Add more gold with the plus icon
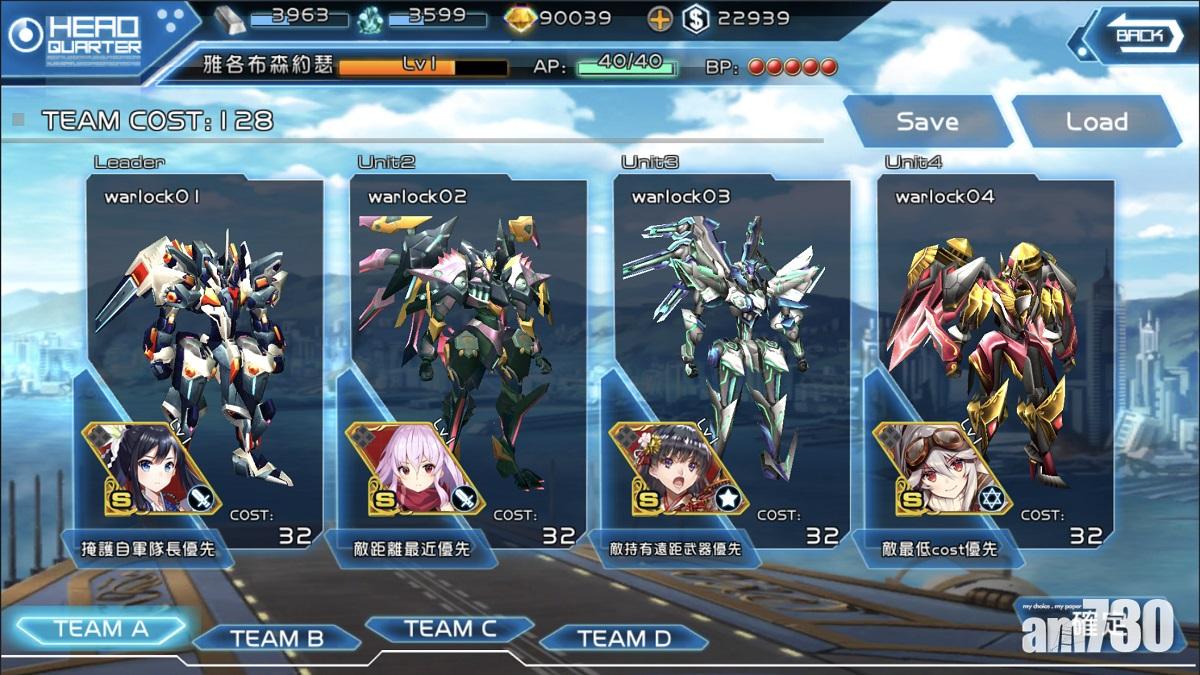Viewport: 1200px width, 675px height. pyautogui.click(x=659, y=18)
